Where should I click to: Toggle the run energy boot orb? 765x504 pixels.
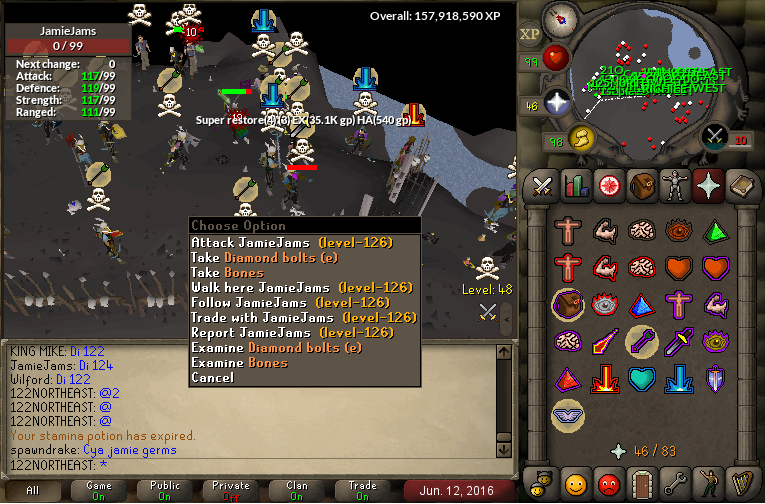581,137
